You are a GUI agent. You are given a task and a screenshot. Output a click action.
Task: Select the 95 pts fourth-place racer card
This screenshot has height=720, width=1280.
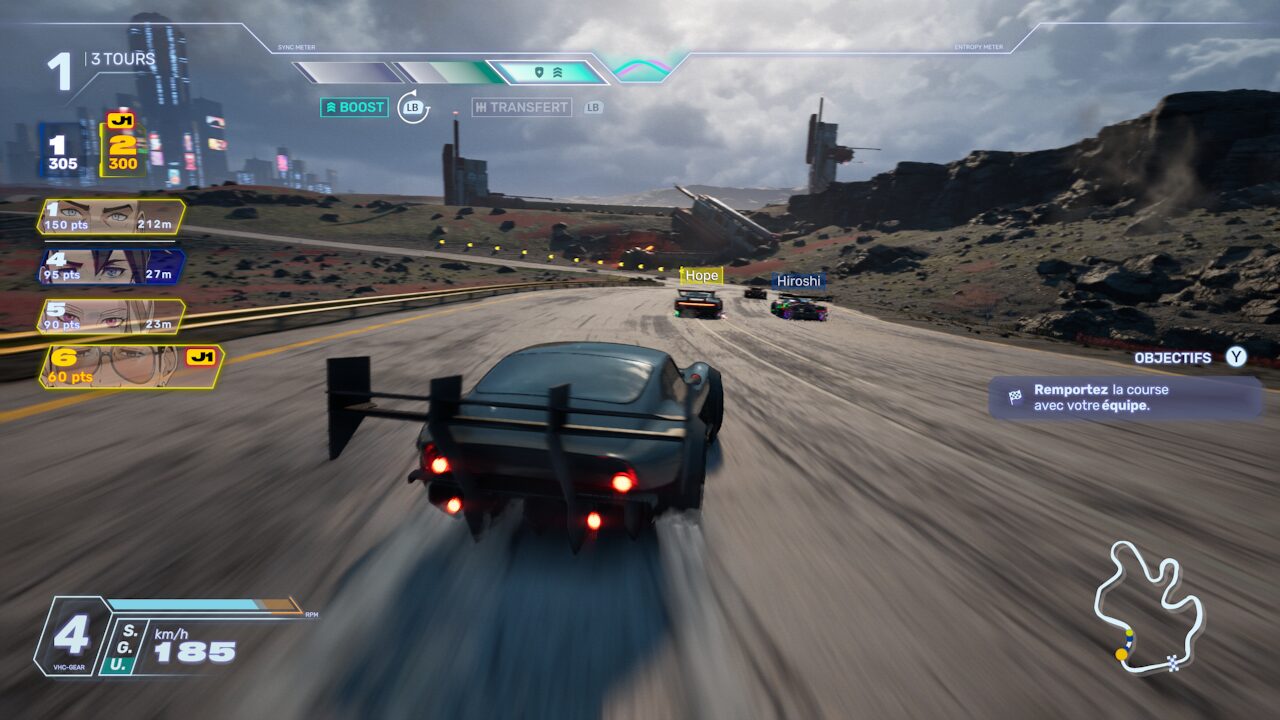[111, 267]
